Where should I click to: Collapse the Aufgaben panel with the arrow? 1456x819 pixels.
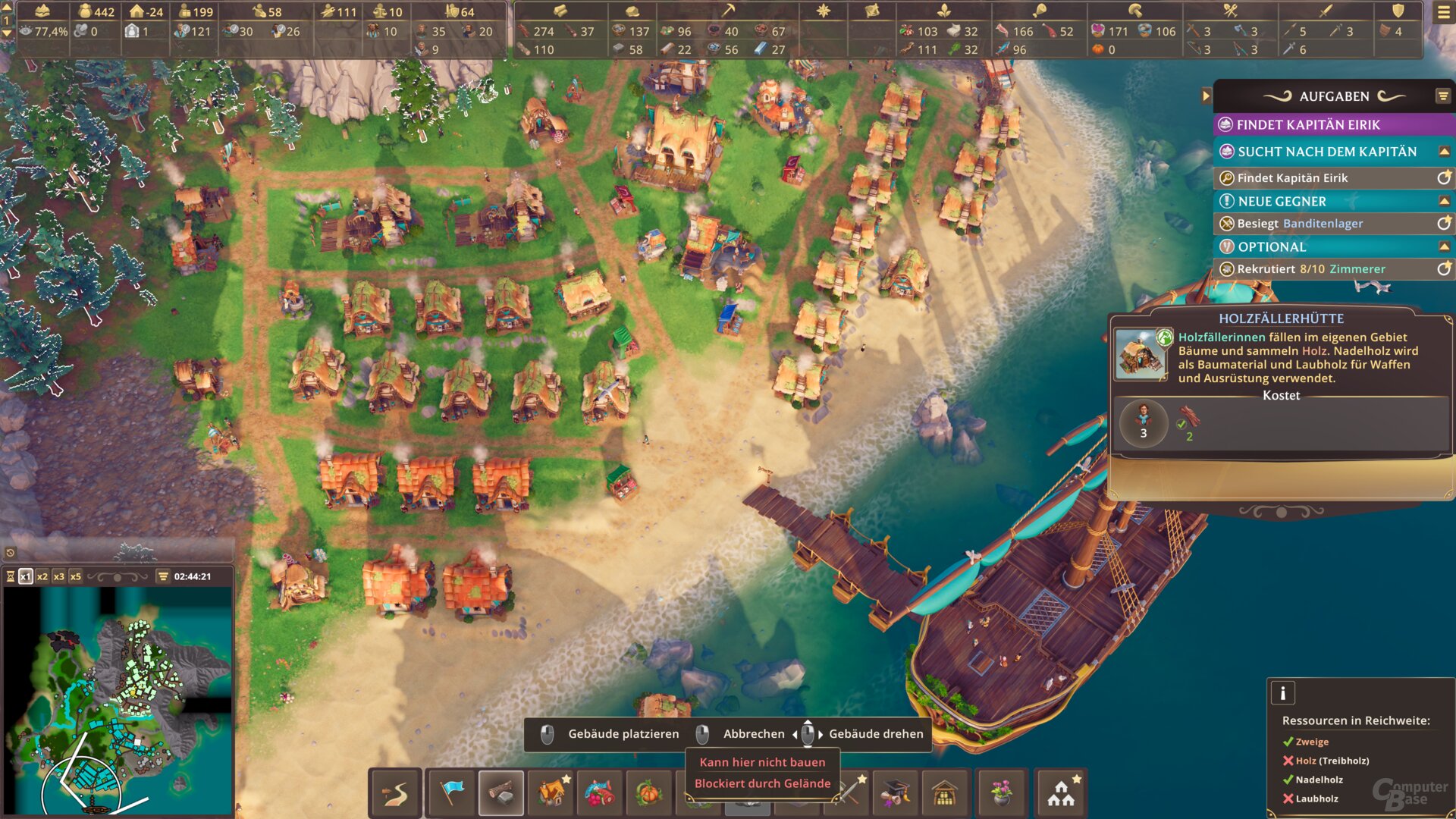1206,96
